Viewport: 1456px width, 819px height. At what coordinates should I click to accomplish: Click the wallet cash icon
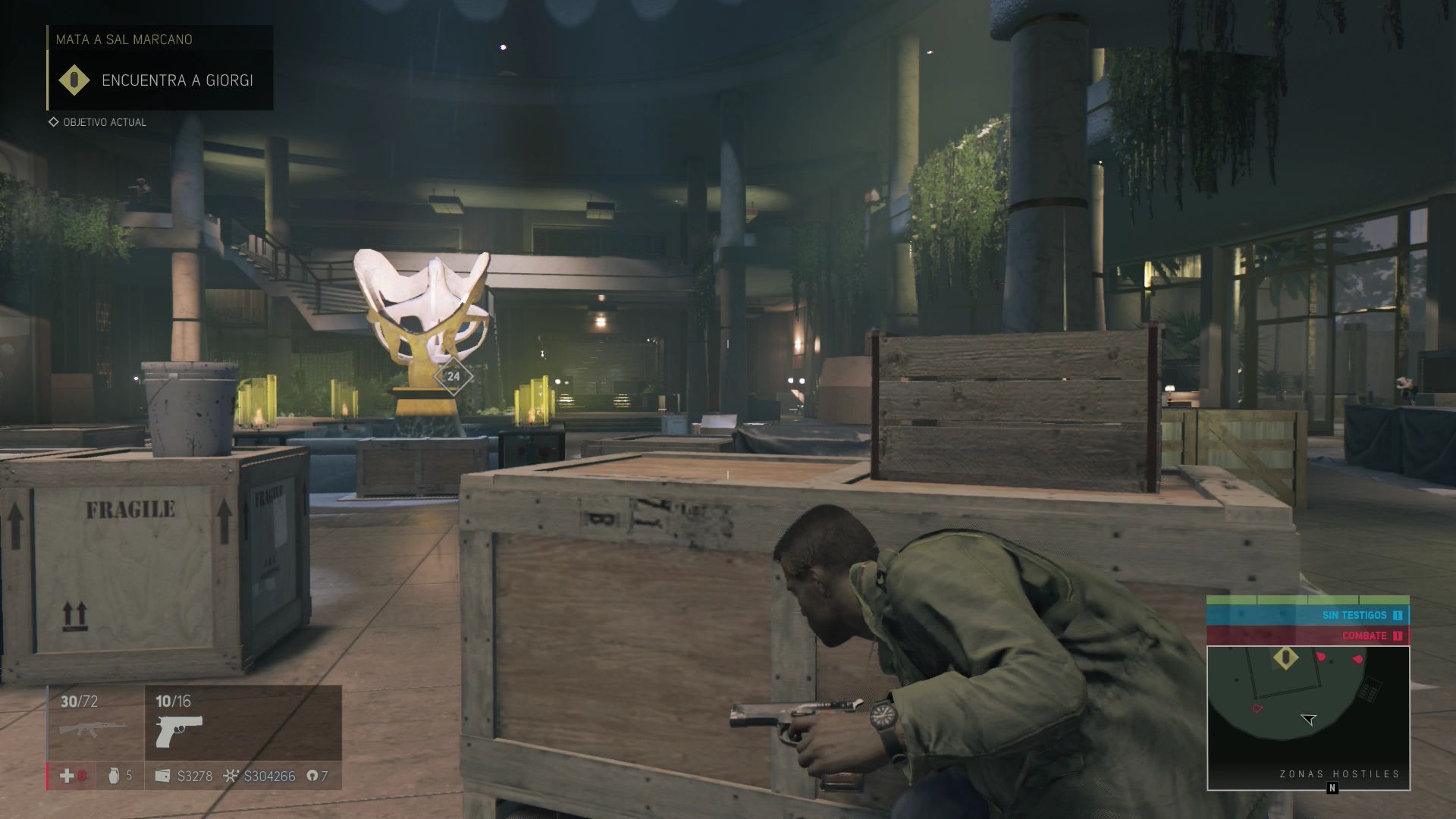pos(162,776)
